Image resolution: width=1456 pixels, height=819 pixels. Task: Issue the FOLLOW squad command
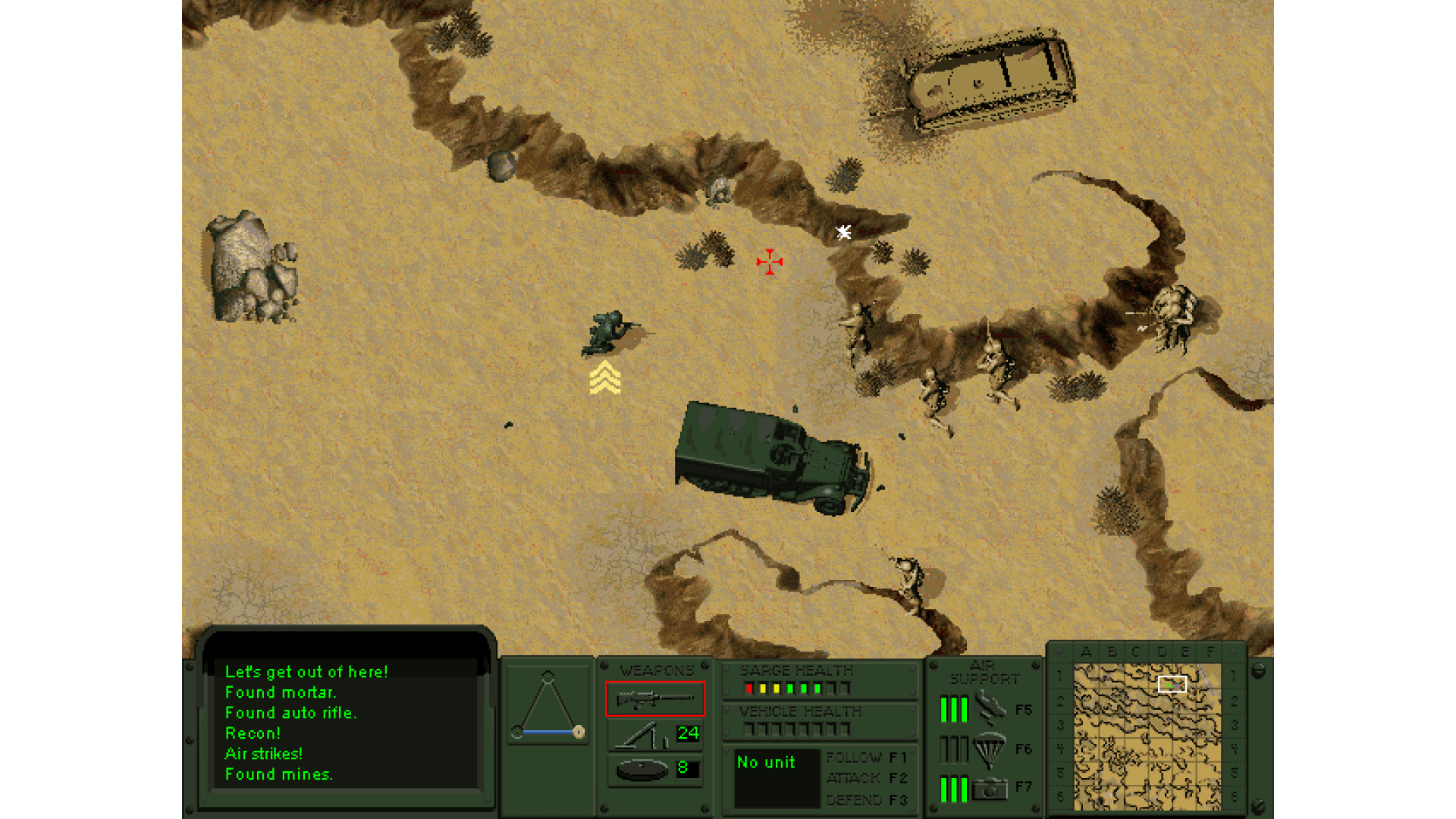click(865, 758)
